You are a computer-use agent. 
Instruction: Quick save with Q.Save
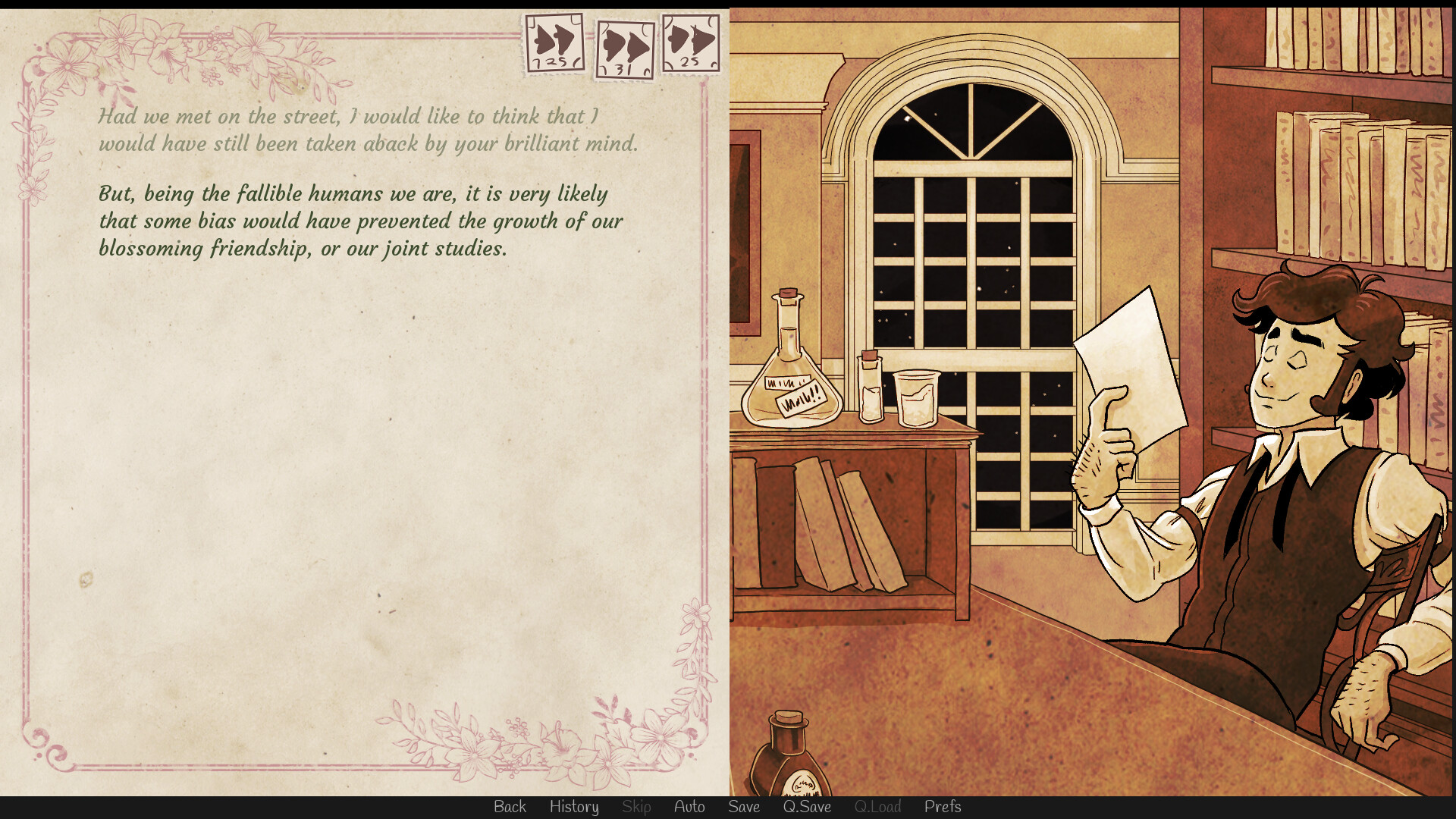[x=807, y=807]
